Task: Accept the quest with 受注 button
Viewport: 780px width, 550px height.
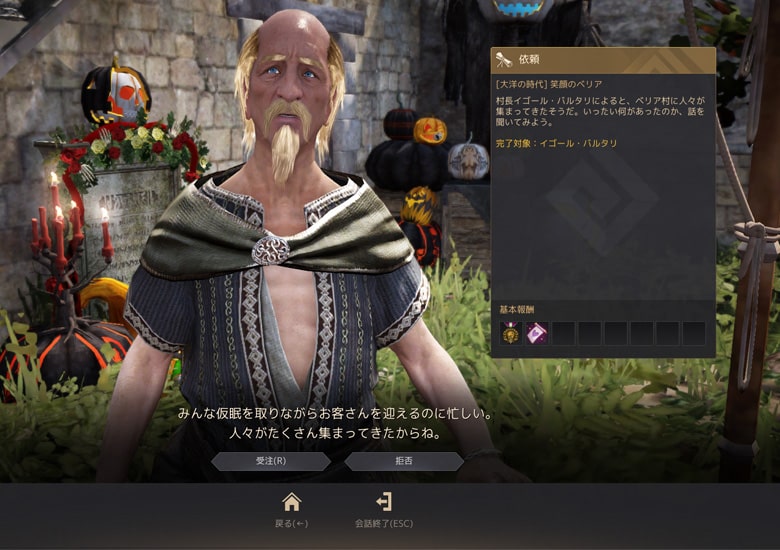Action: pyautogui.click(x=270, y=461)
